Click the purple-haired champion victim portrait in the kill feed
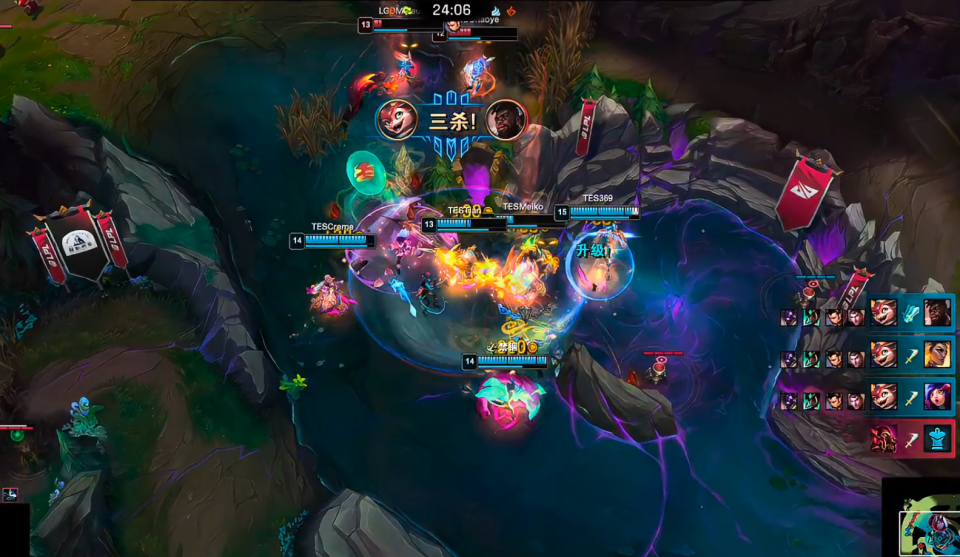 (937, 396)
